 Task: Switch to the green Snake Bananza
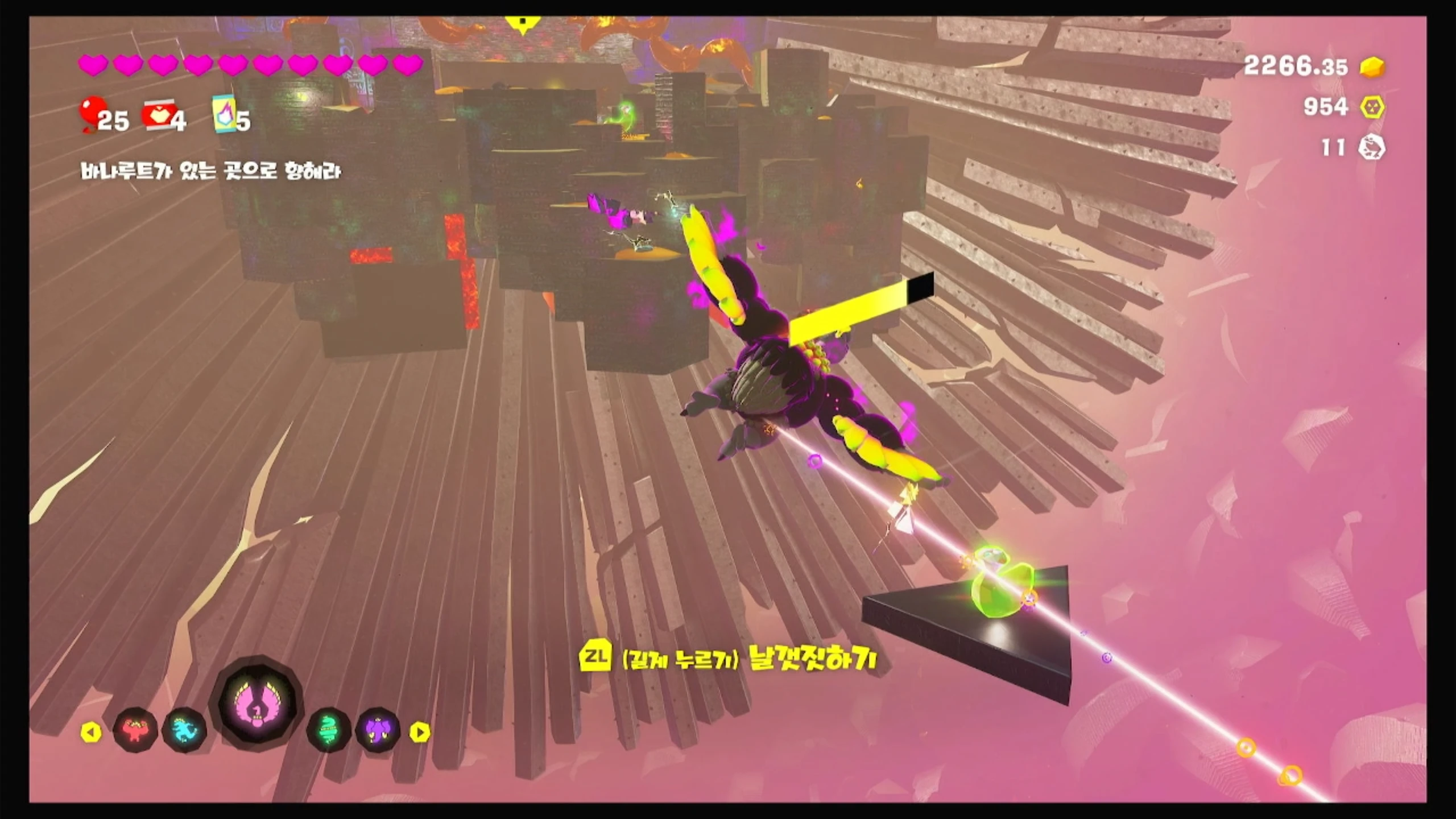click(x=329, y=730)
